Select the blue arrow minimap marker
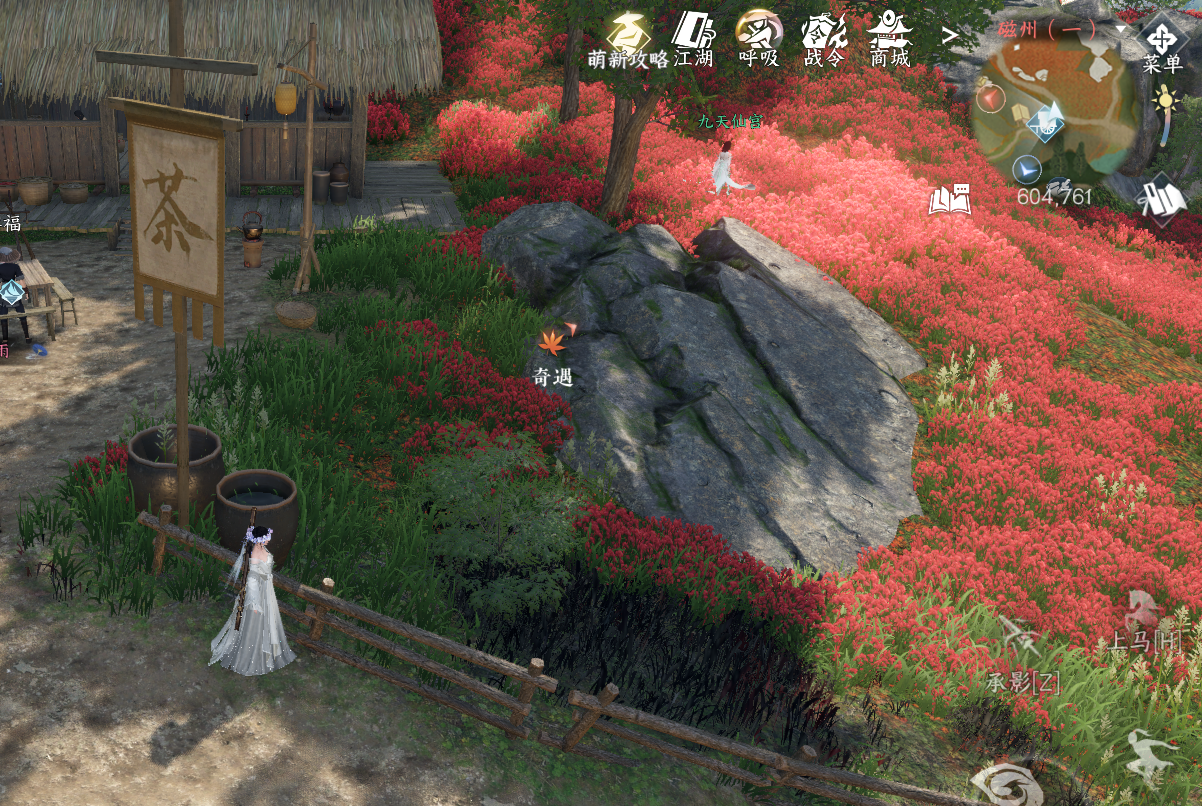 pos(1026,168)
